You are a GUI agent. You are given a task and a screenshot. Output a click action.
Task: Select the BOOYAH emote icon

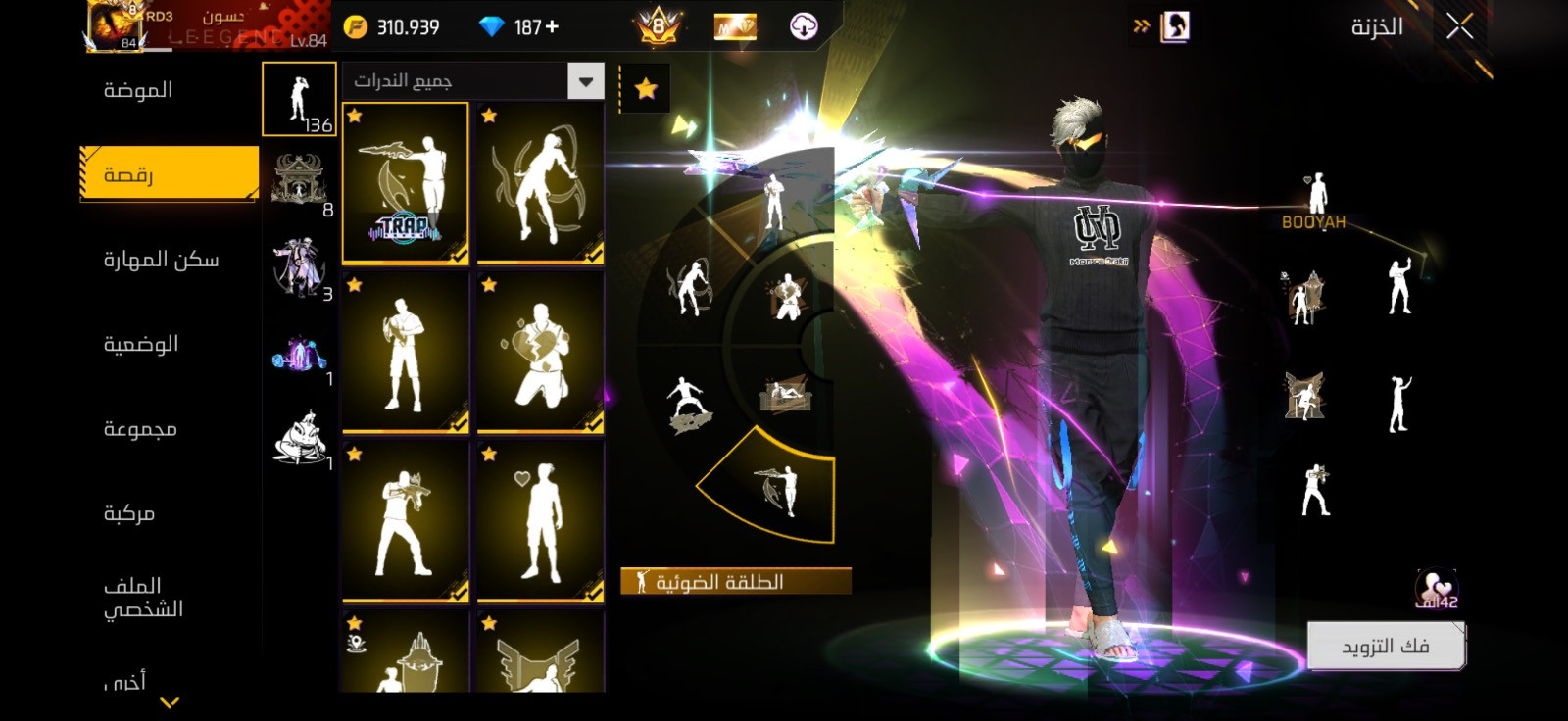pos(1314,201)
